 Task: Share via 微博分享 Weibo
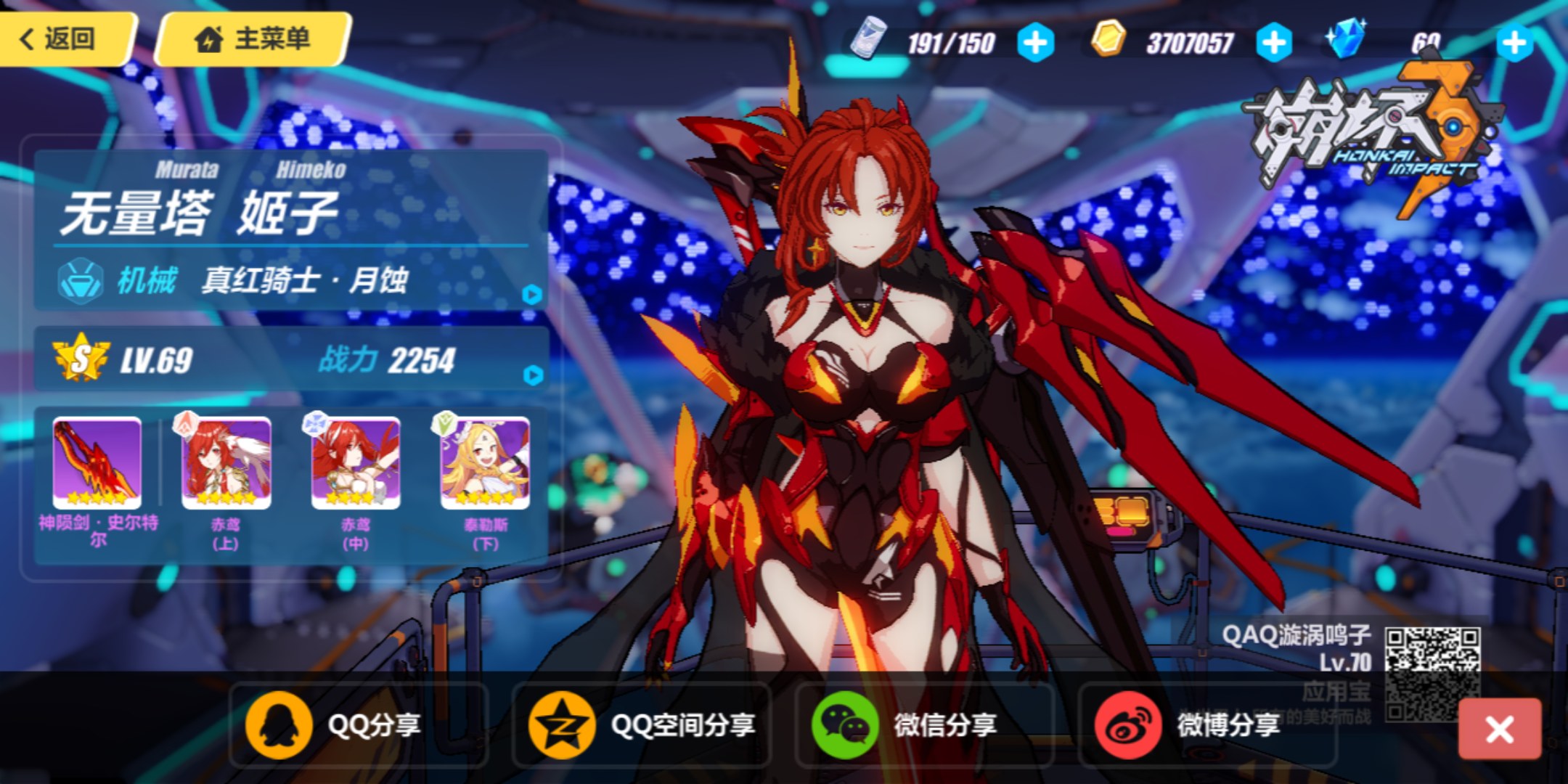1188,724
